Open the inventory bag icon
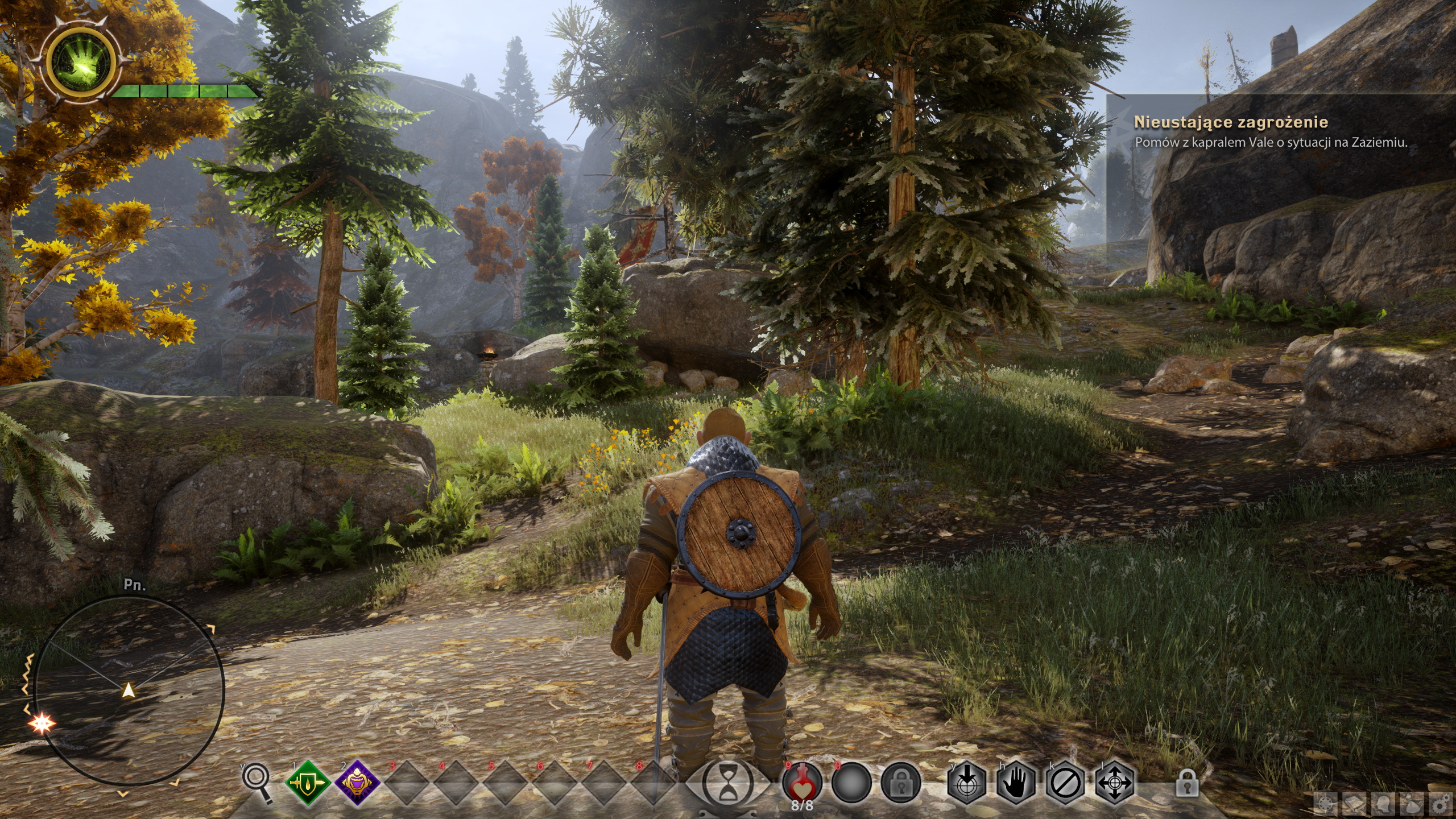The image size is (1456, 819). pyautogui.click(x=1411, y=805)
